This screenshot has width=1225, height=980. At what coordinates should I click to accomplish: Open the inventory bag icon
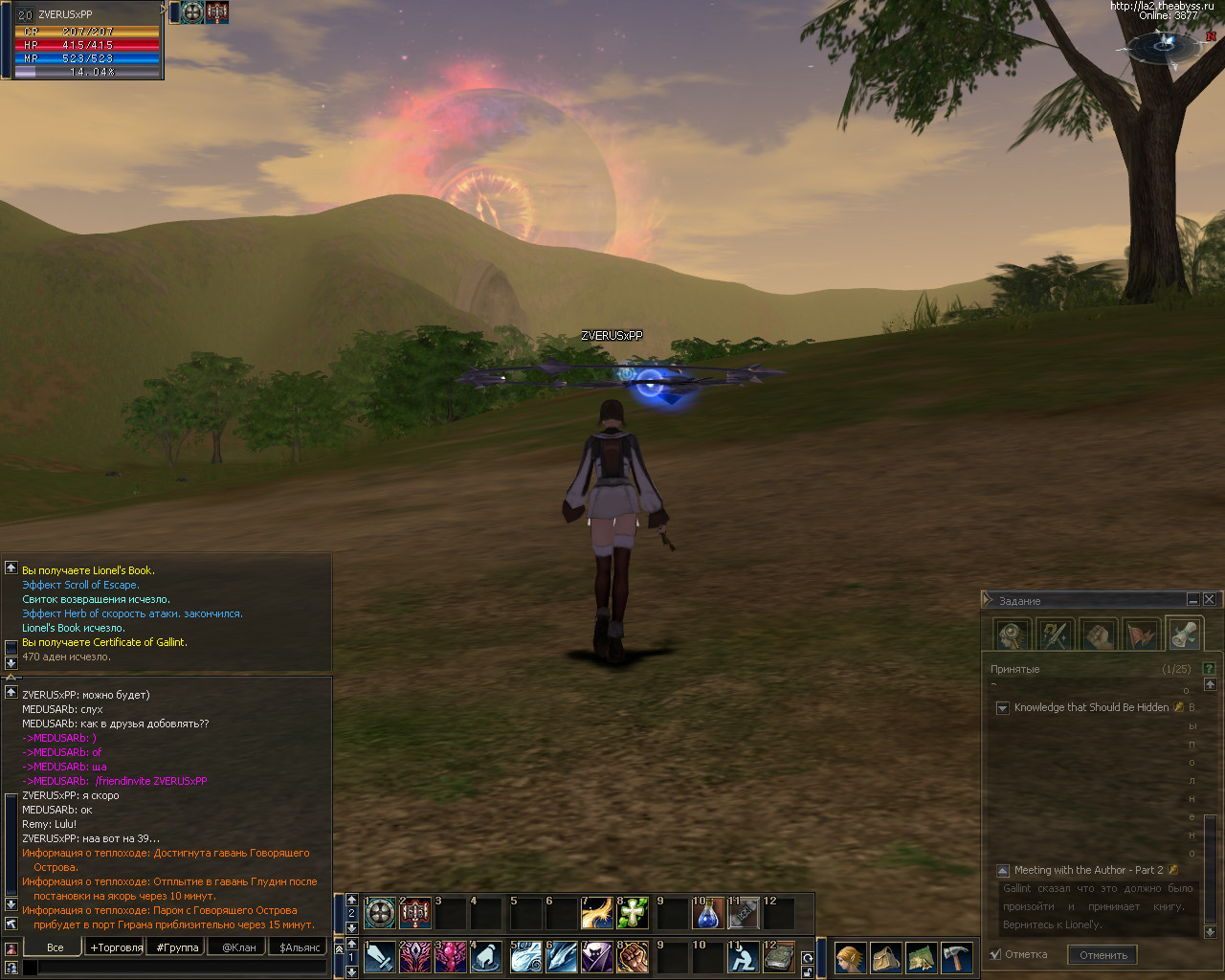885,957
